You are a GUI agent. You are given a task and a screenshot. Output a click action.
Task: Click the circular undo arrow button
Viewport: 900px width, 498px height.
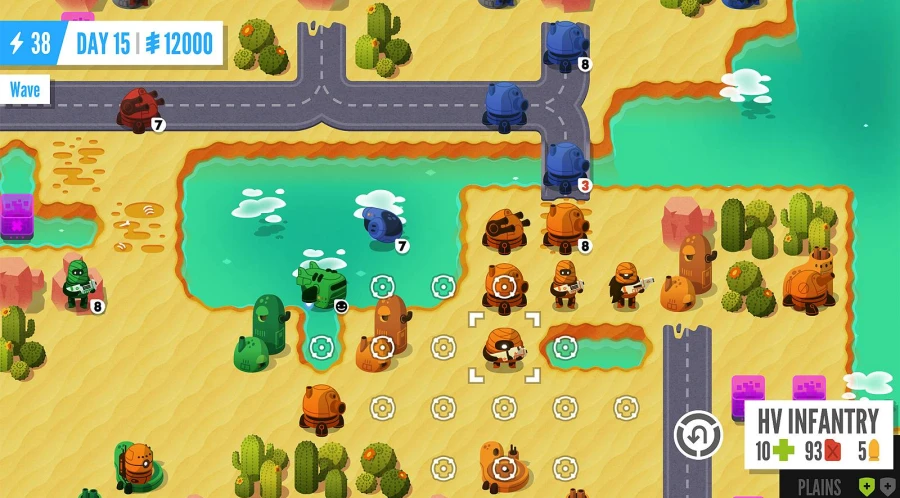tap(697, 436)
